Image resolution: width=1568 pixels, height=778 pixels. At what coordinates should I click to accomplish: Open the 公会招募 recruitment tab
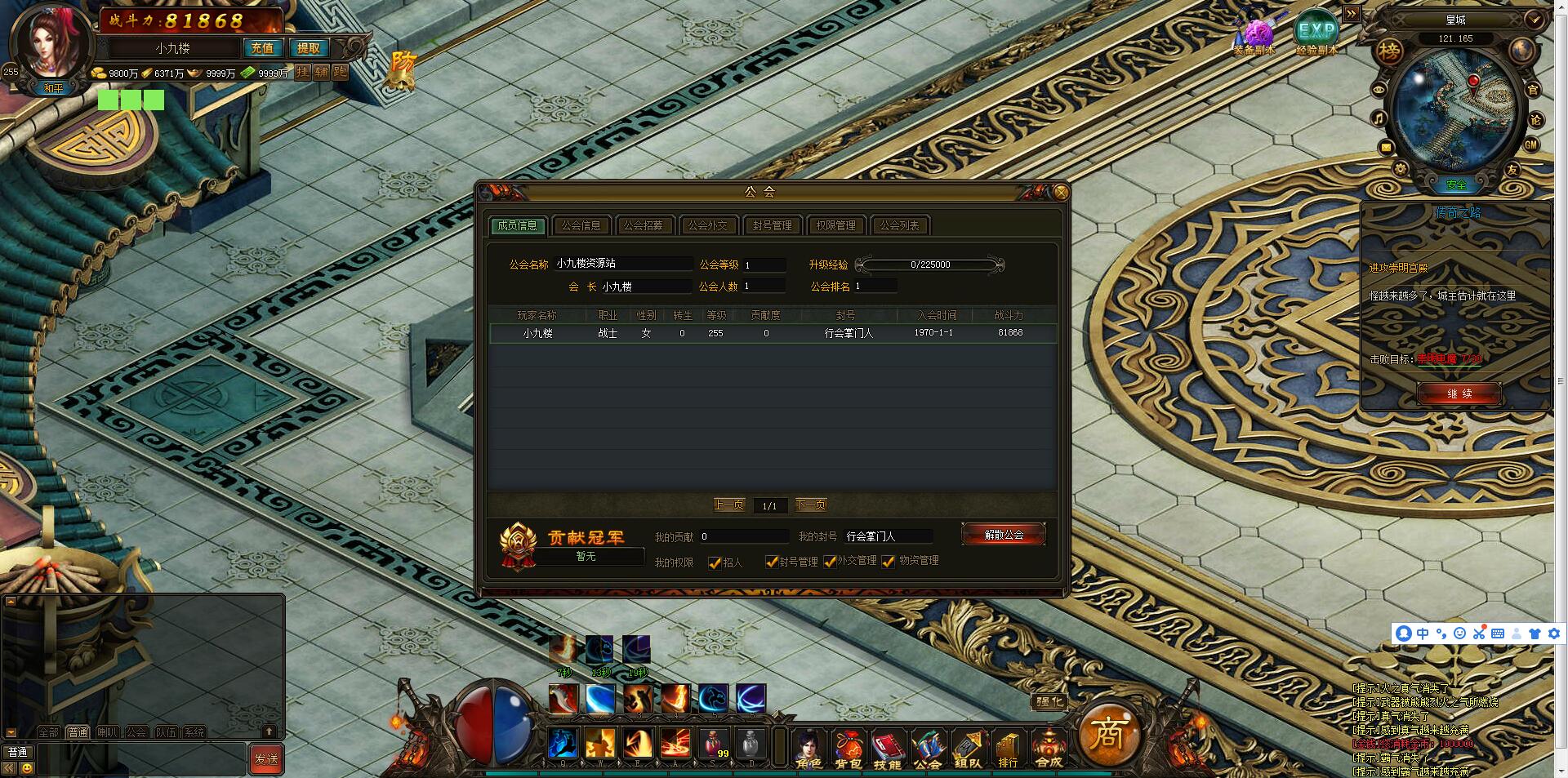pos(644,225)
